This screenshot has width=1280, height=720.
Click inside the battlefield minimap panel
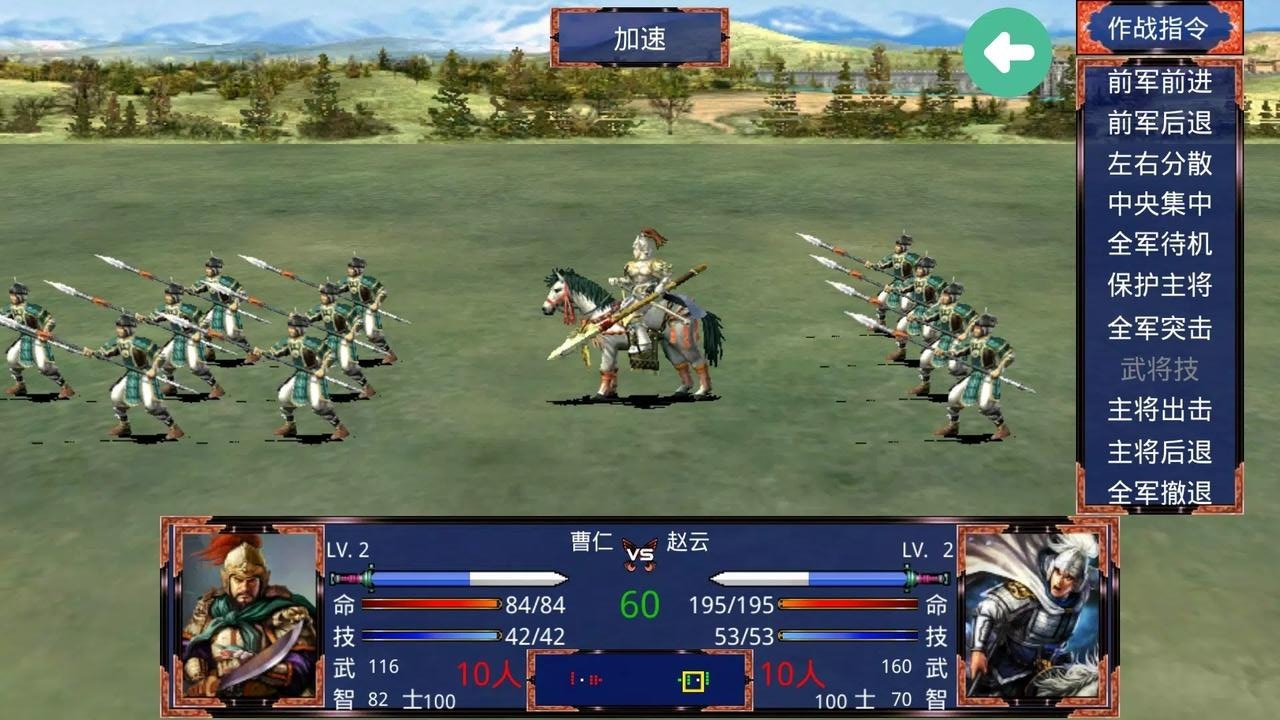pyautogui.click(x=640, y=680)
